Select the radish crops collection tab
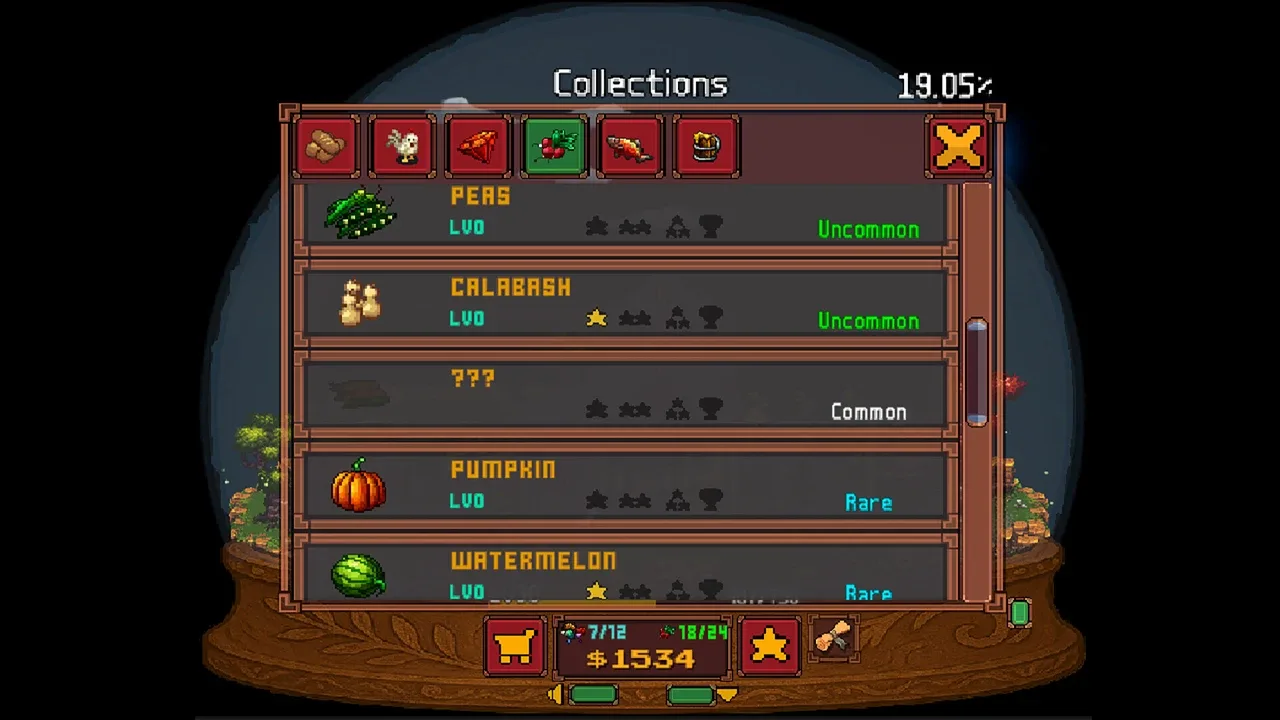 click(554, 147)
